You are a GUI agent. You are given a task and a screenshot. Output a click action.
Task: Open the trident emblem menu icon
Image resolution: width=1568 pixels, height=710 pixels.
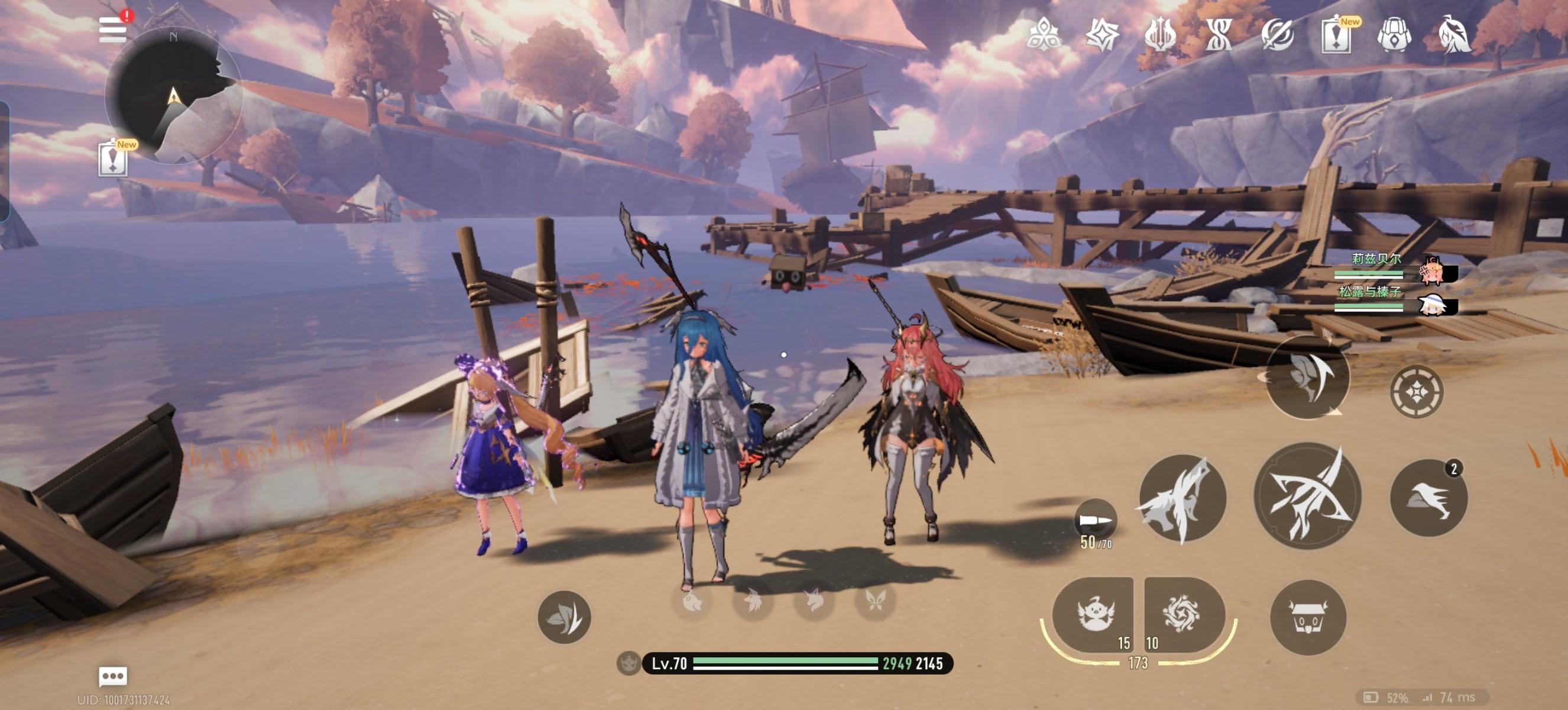click(x=1161, y=34)
